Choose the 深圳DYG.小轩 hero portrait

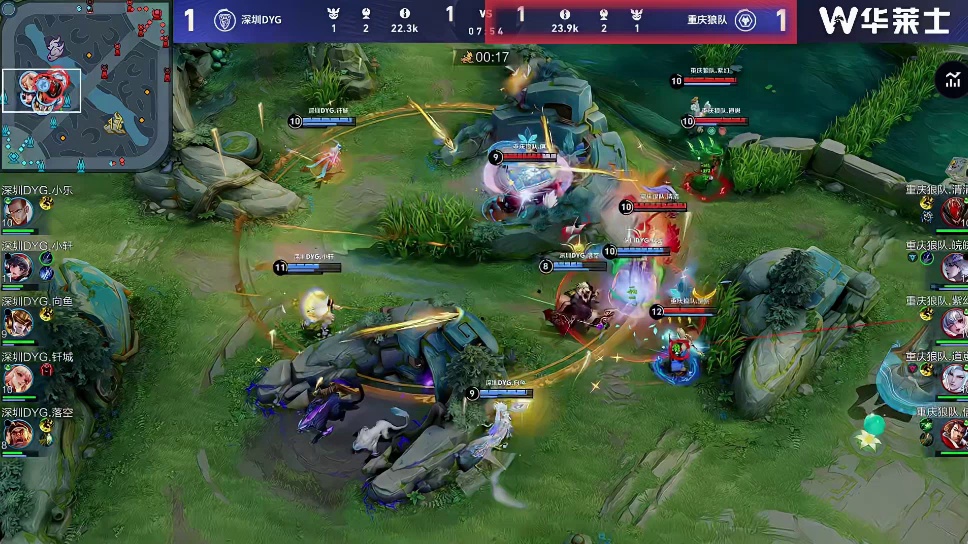click(x=19, y=266)
